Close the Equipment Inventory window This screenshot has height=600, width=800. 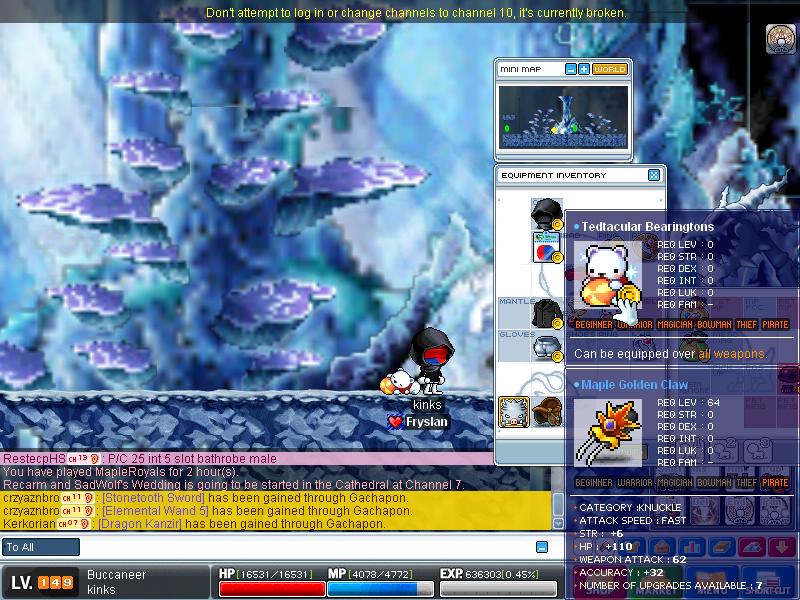click(x=654, y=175)
